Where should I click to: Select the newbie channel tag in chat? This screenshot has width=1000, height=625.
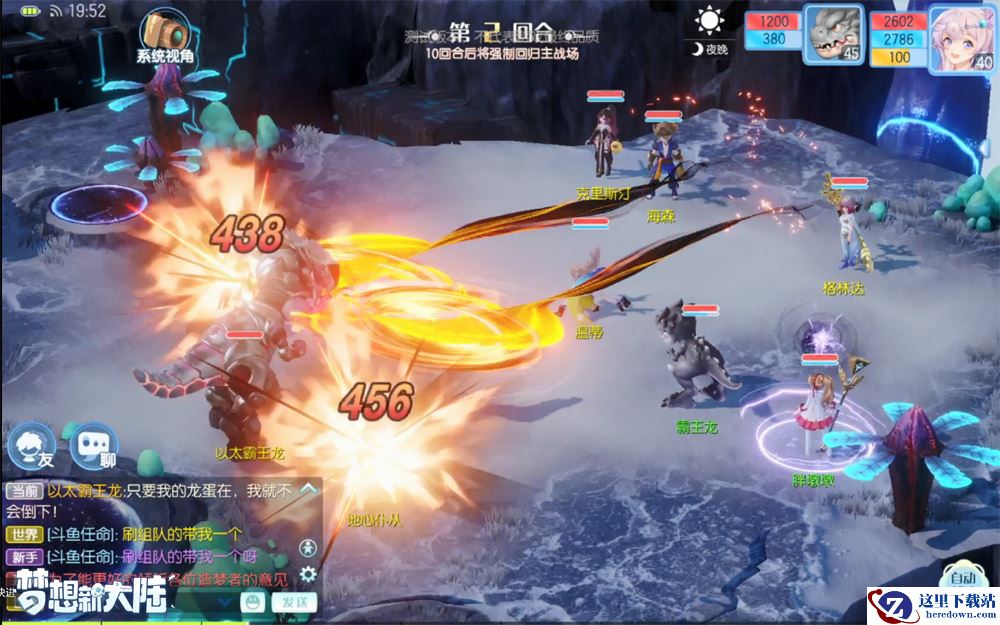tap(24, 557)
